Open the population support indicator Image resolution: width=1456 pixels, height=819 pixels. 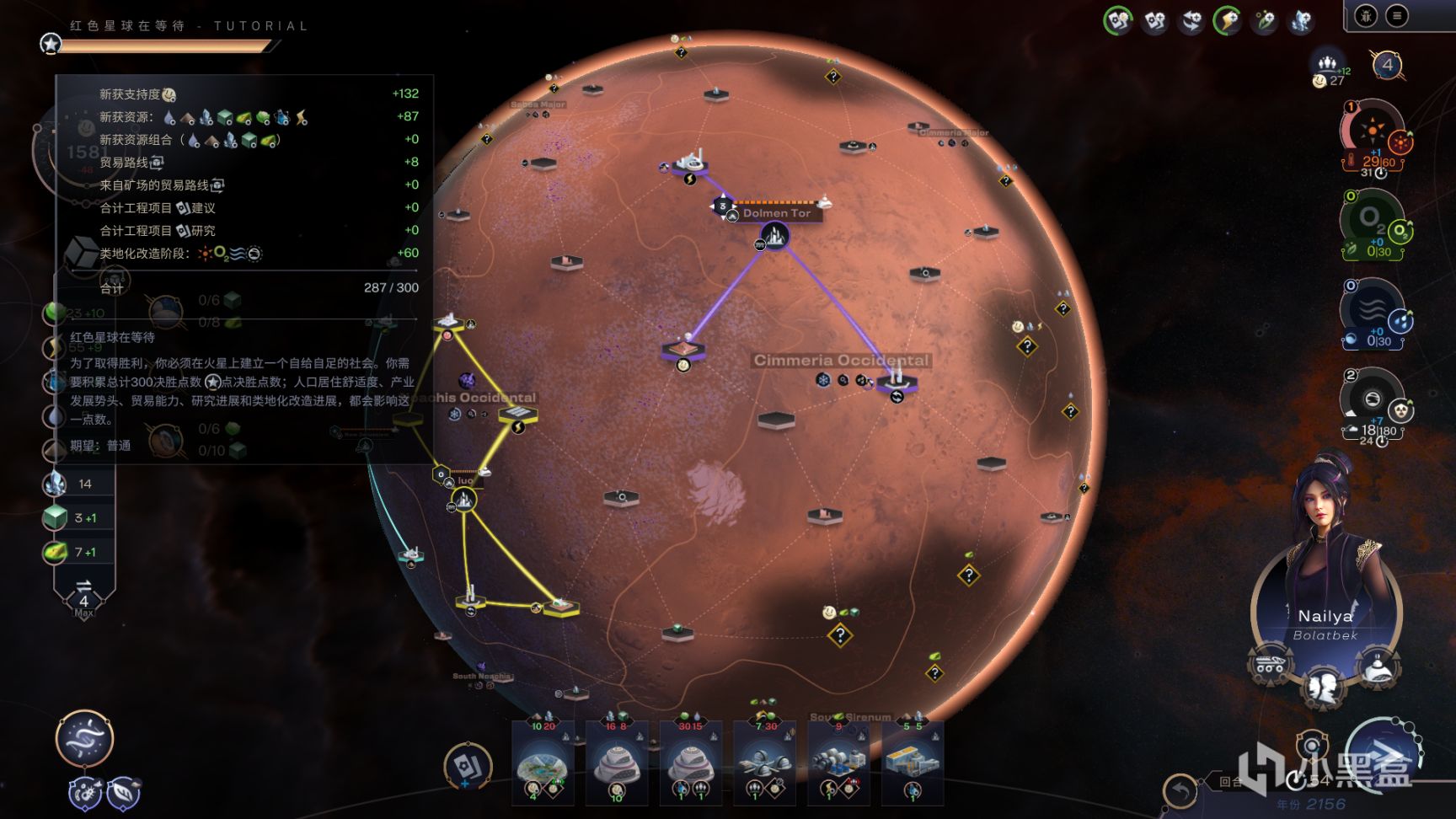1329,69
